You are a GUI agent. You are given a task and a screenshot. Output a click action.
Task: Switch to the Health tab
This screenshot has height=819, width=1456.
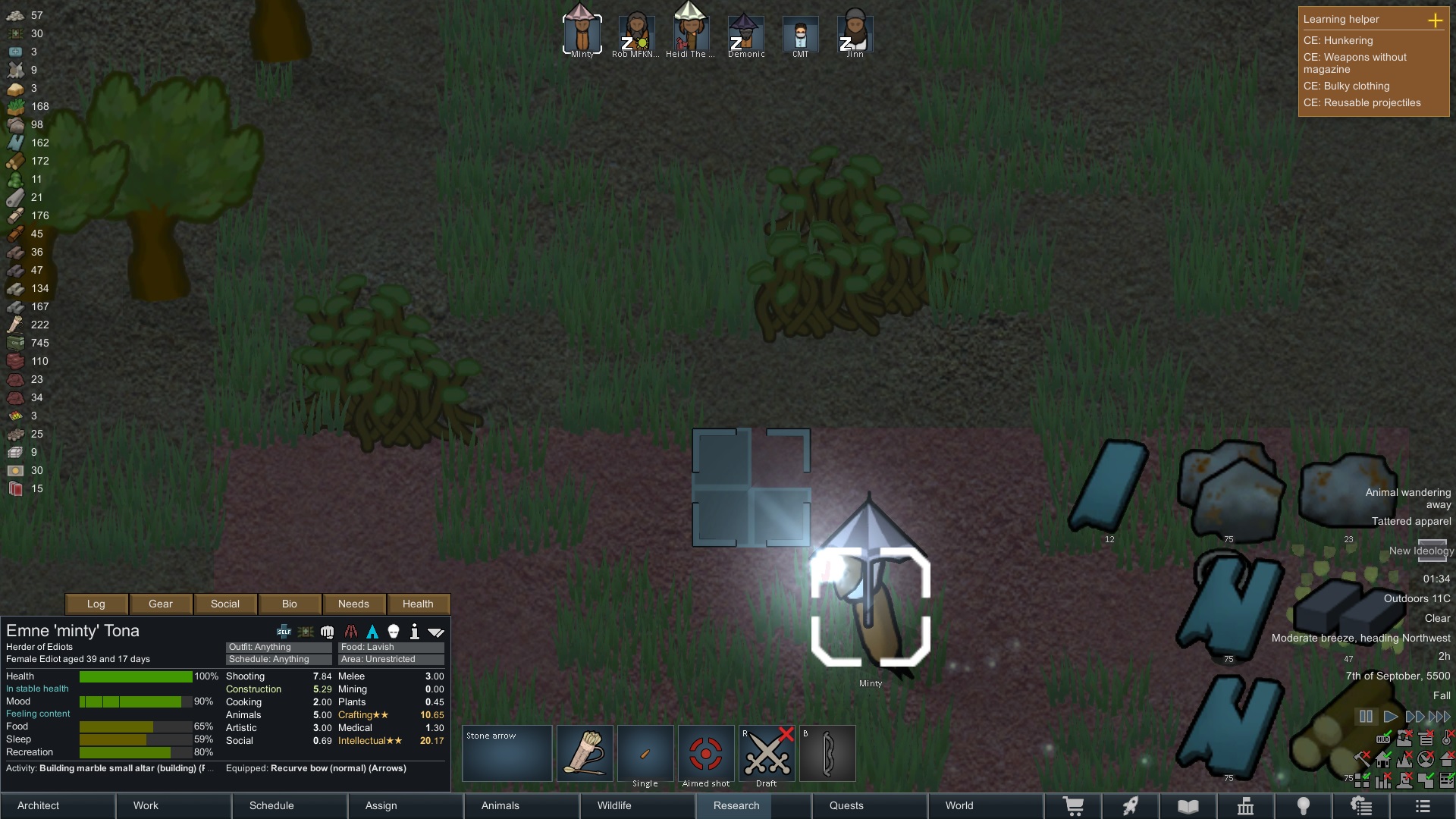point(418,604)
